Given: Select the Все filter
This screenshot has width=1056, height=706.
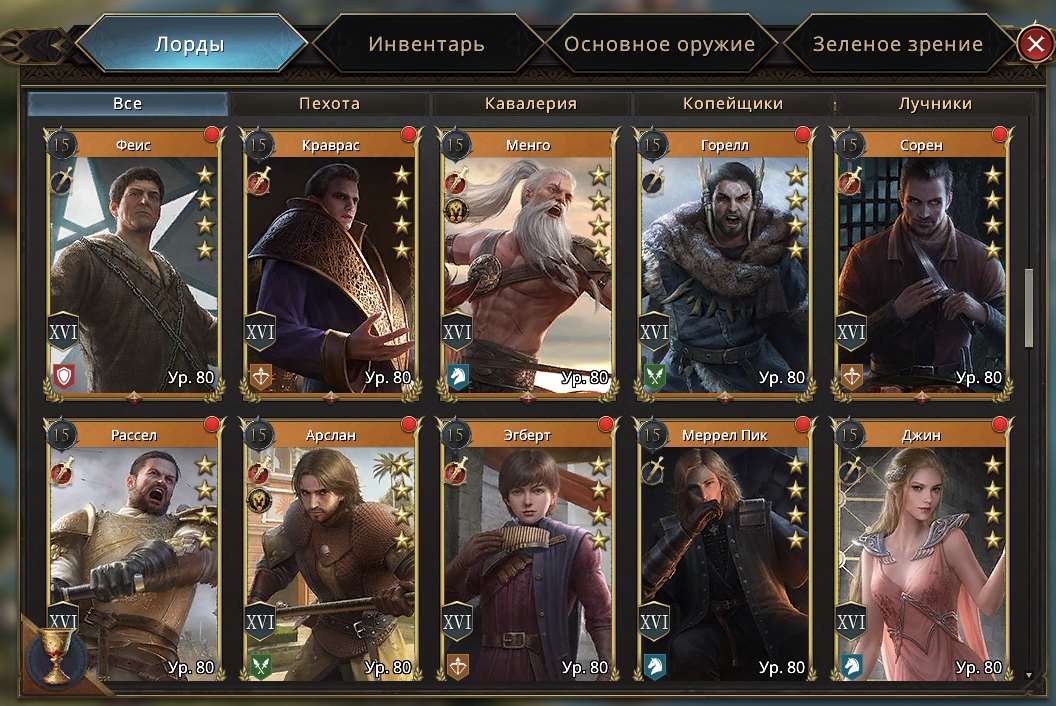Looking at the screenshot, I should click(127, 103).
